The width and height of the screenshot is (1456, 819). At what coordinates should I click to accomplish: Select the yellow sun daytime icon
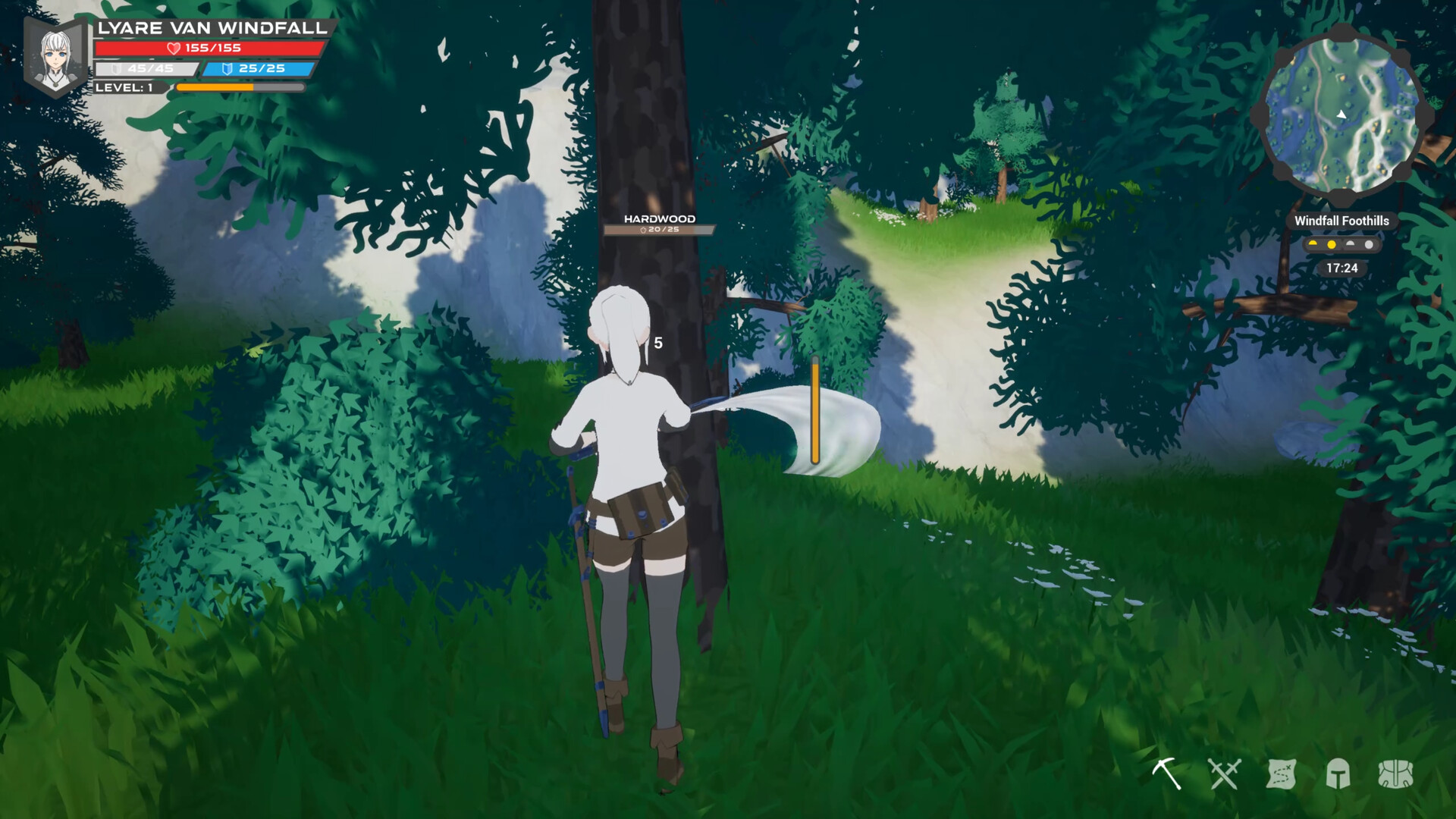(x=1332, y=244)
